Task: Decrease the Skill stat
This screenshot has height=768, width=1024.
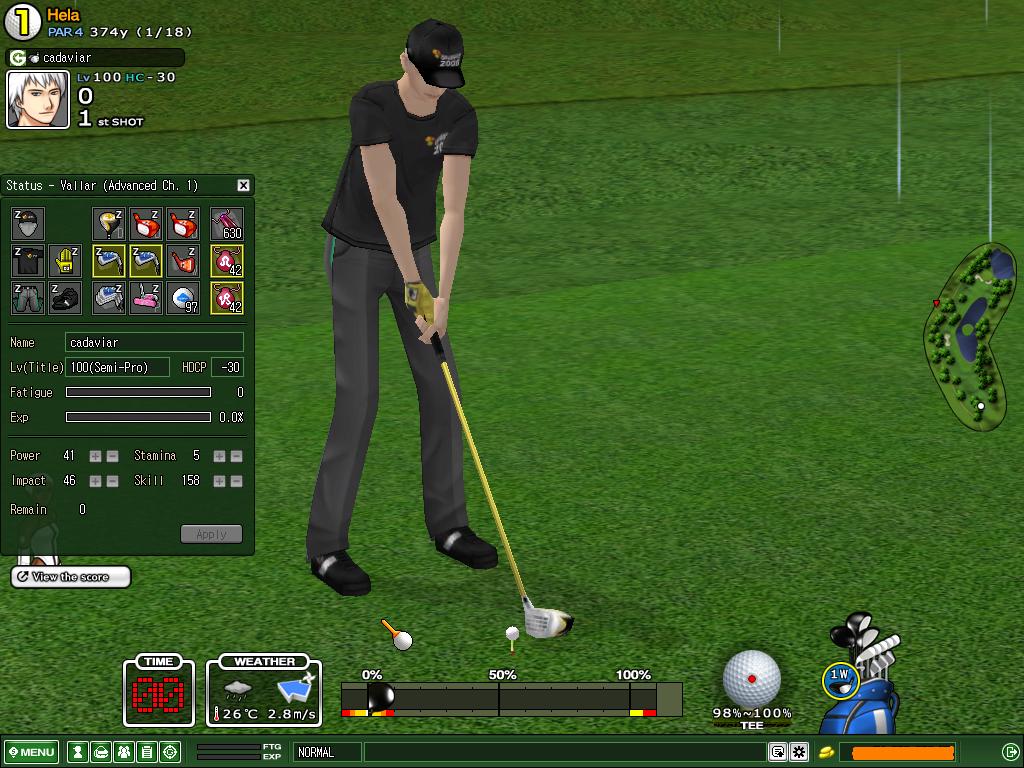Action: point(236,481)
